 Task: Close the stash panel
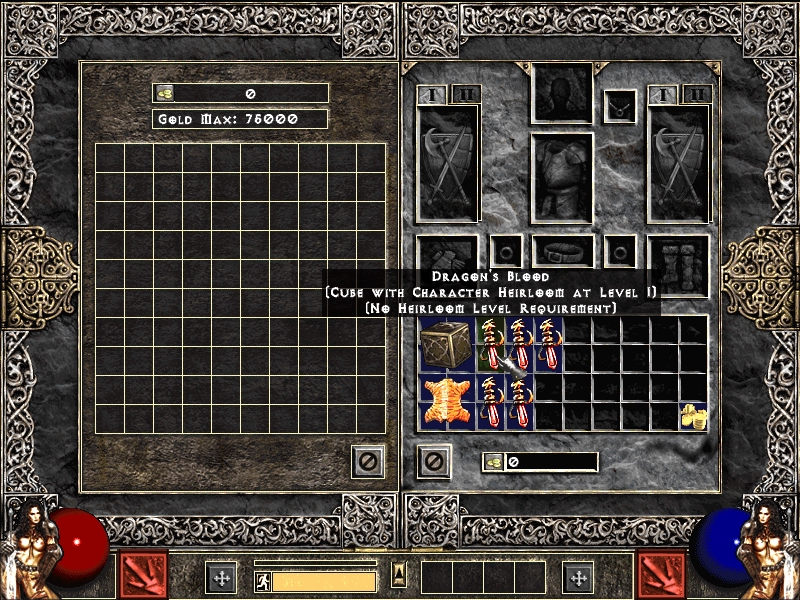pyautogui.click(x=368, y=461)
